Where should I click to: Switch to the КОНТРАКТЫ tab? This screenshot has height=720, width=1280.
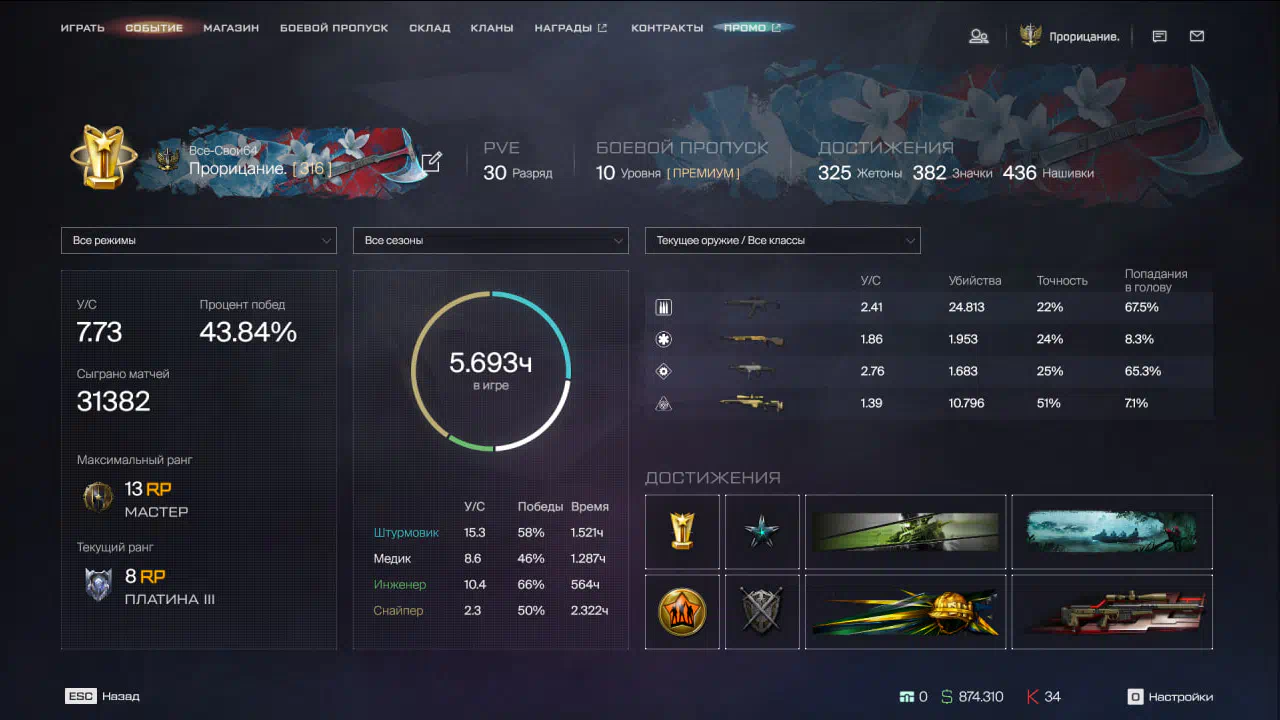667,28
